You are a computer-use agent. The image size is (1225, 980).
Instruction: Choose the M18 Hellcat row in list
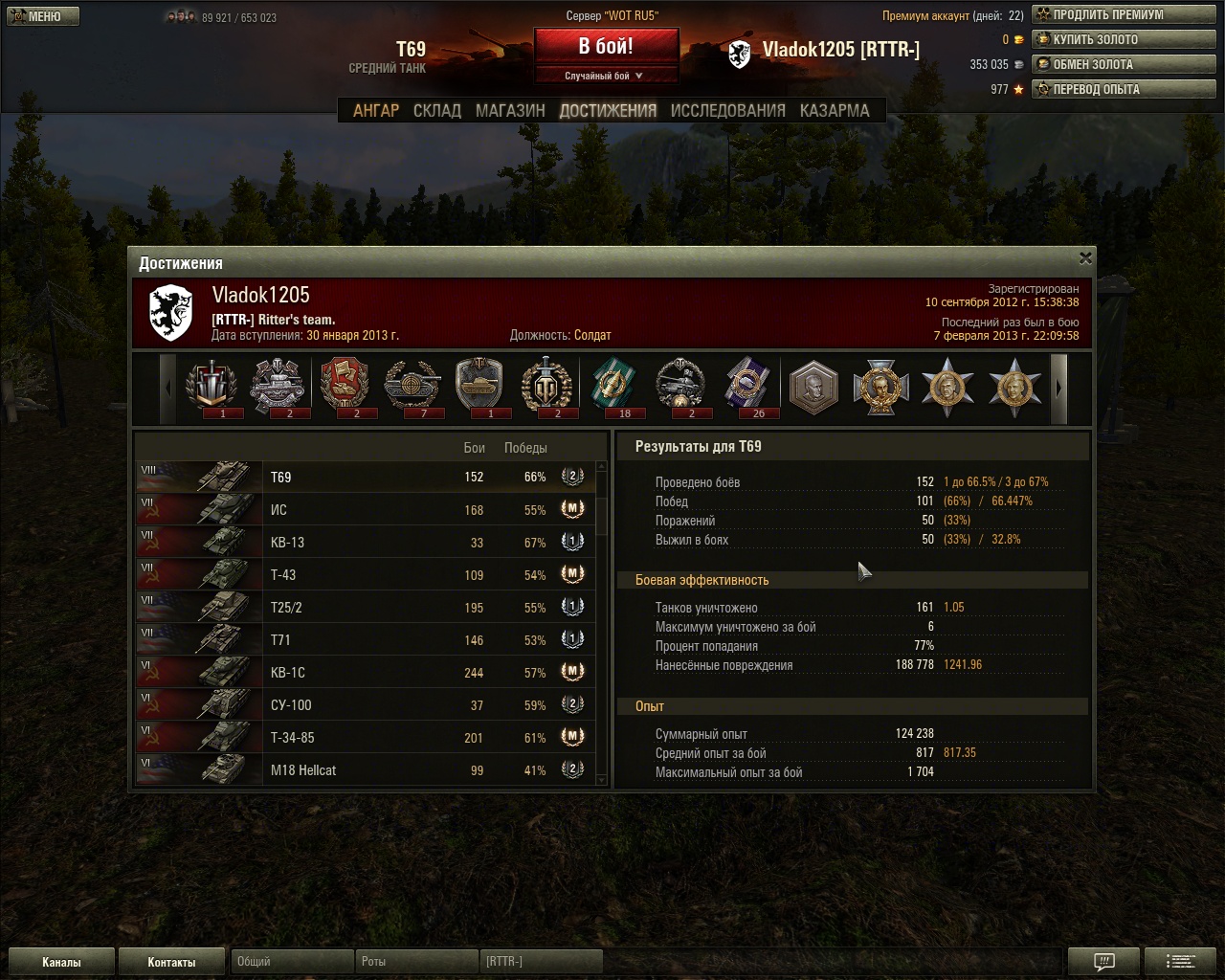point(366,770)
